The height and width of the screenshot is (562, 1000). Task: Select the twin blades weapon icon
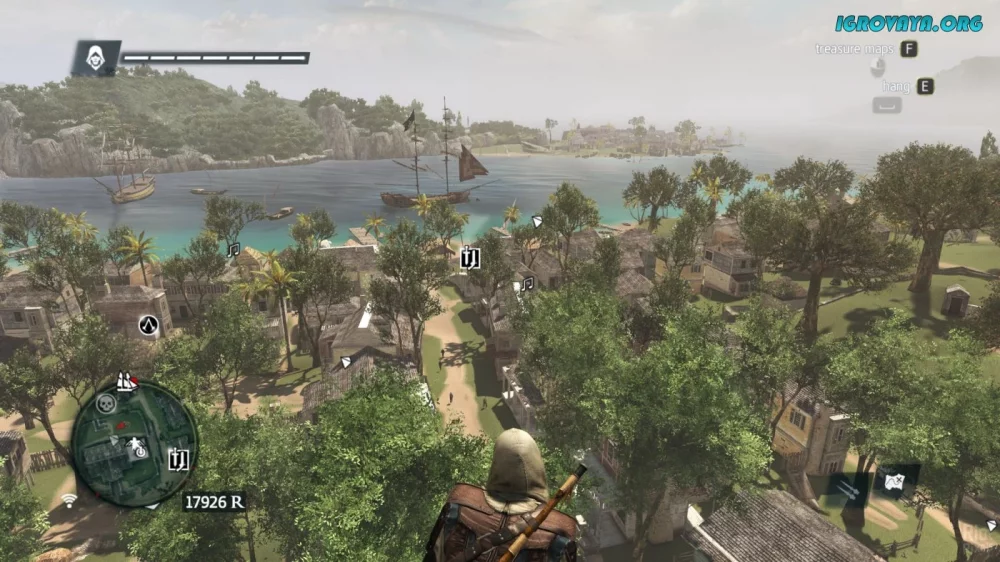[847, 490]
